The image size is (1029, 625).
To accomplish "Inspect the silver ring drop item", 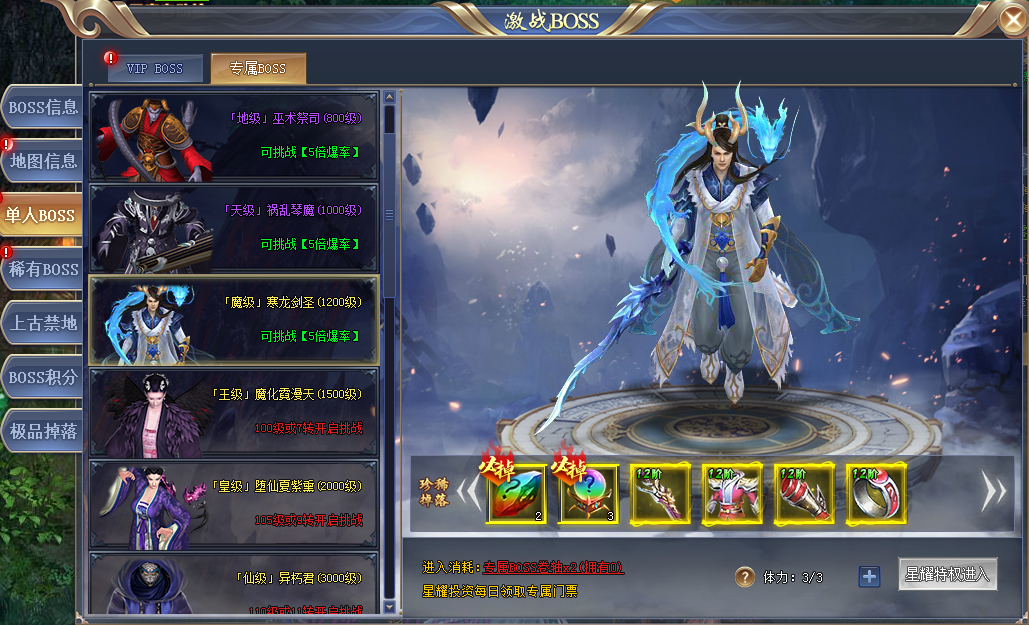I will tap(876, 494).
